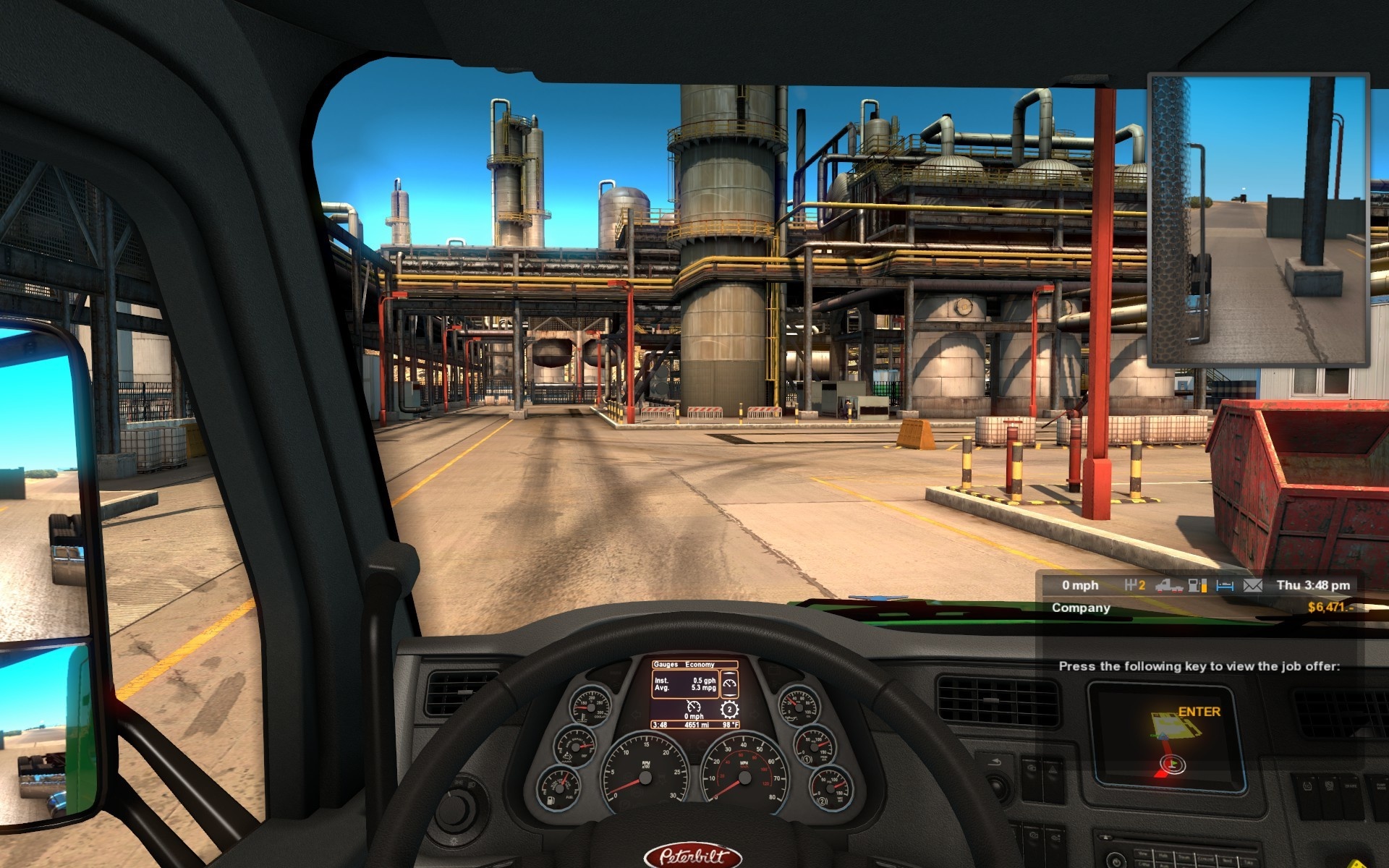Open the mail envelope icon

pyautogui.click(x=1252, y=585)
